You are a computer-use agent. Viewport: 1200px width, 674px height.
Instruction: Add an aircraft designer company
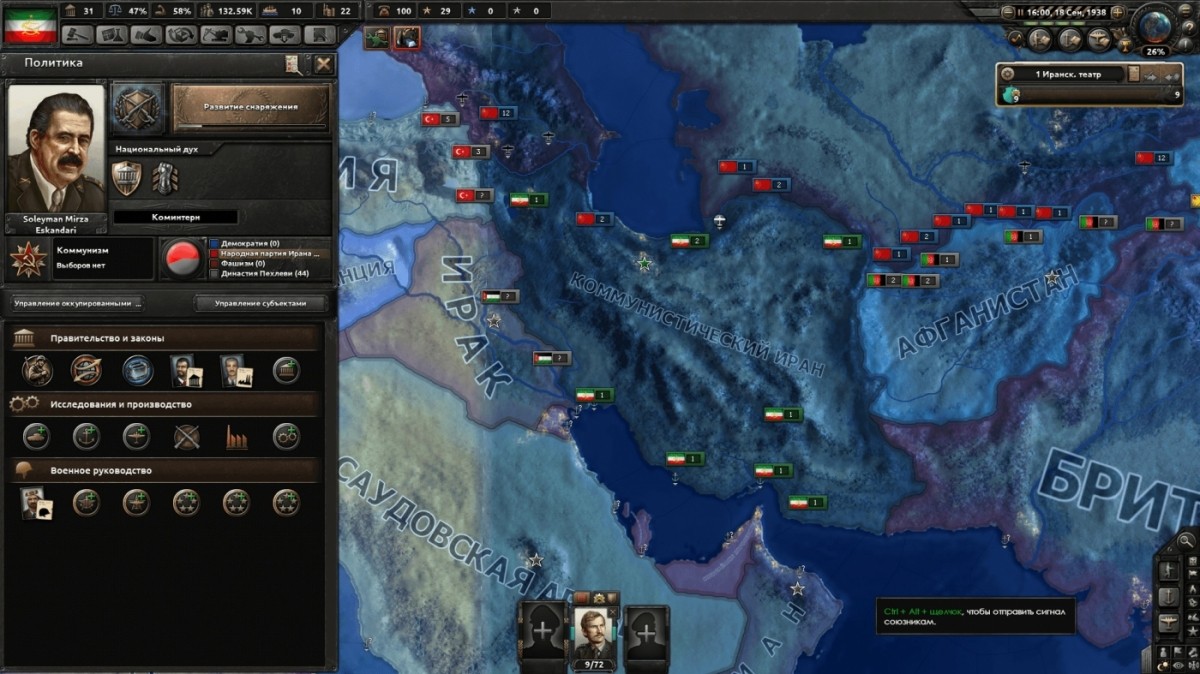137,437
